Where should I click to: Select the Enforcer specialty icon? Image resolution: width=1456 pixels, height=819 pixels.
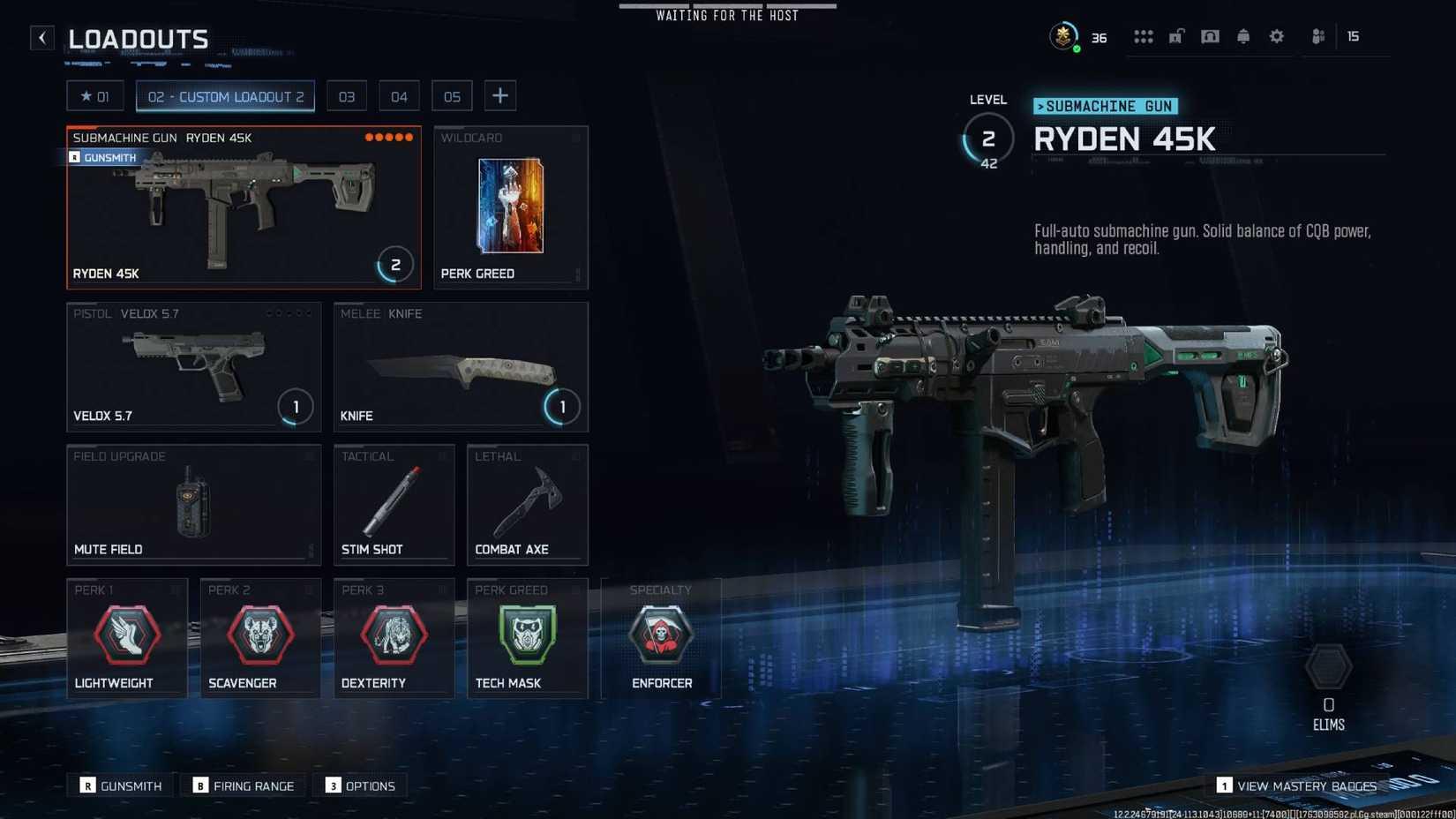[x=660, y=635]
